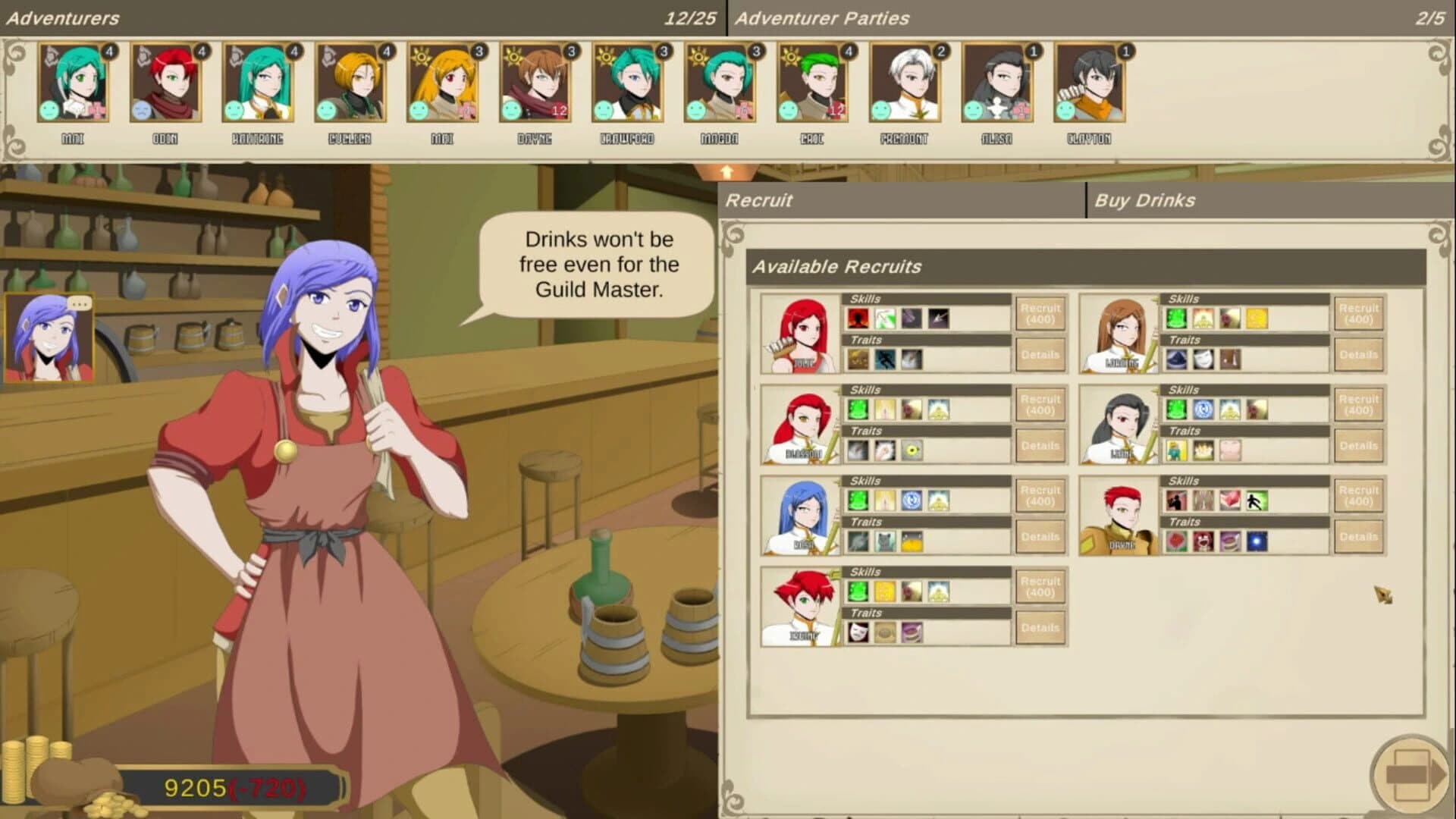This screenshot has height=819, width=1456.
Task: Click the gold coin trait icon on Rosa's row
Action: 912,541
